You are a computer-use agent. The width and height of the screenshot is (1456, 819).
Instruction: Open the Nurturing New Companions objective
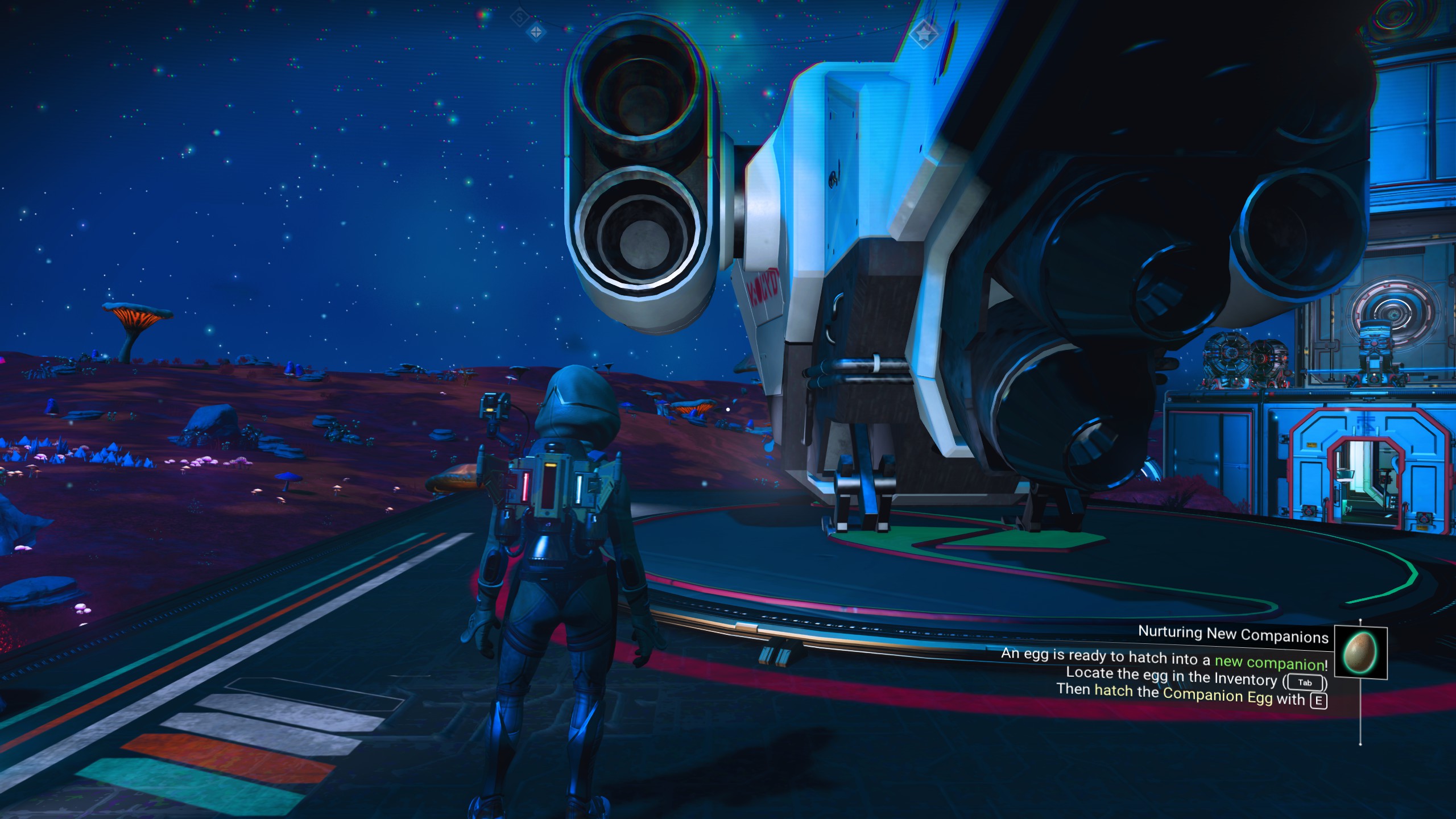tap(1232, 634)
